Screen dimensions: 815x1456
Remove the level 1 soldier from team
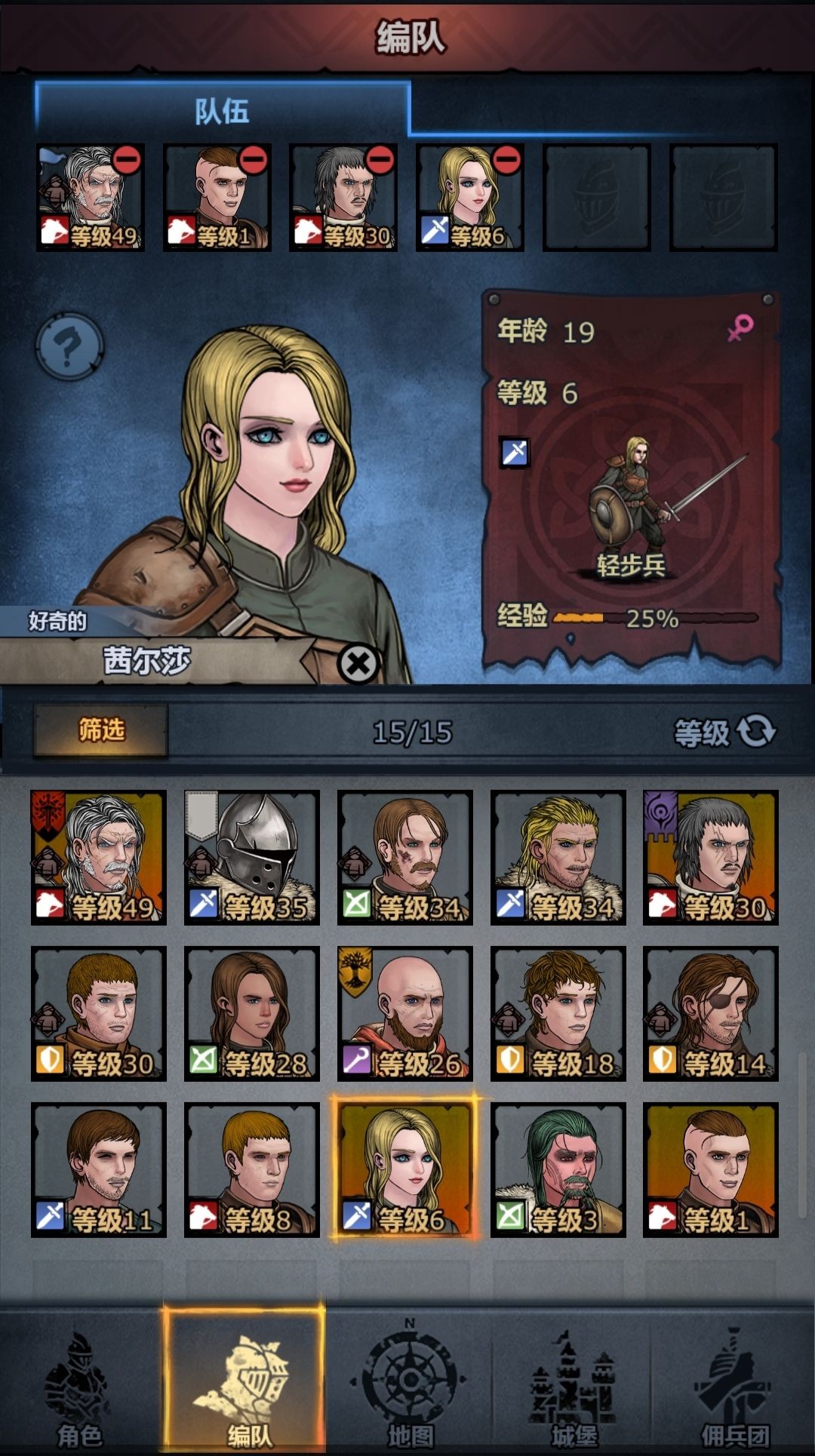click(254, 161)
